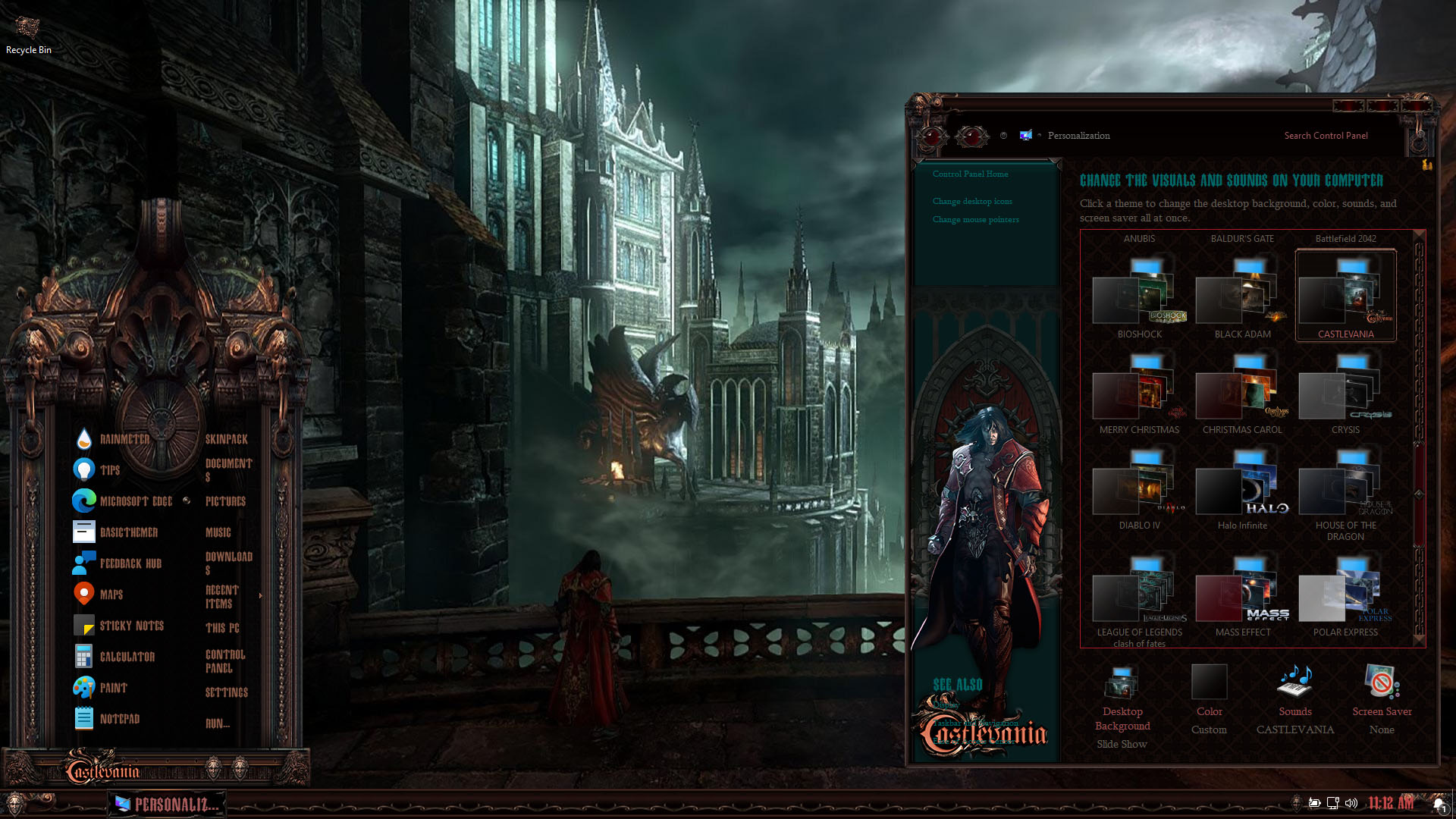Choose the Run... start menu entry

tap(218, 723)
